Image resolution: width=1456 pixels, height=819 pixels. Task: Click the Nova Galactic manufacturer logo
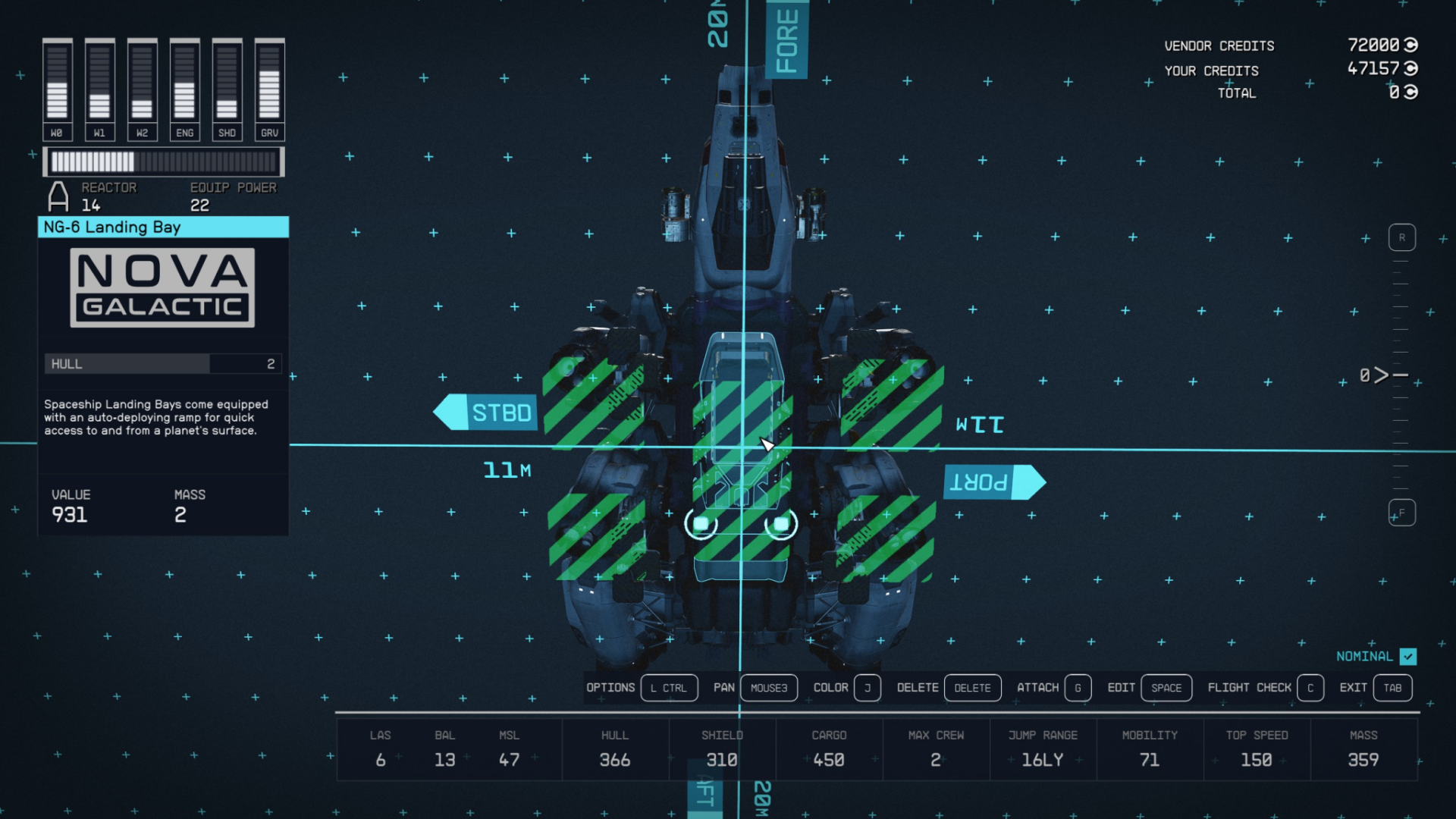pos(162,287)
